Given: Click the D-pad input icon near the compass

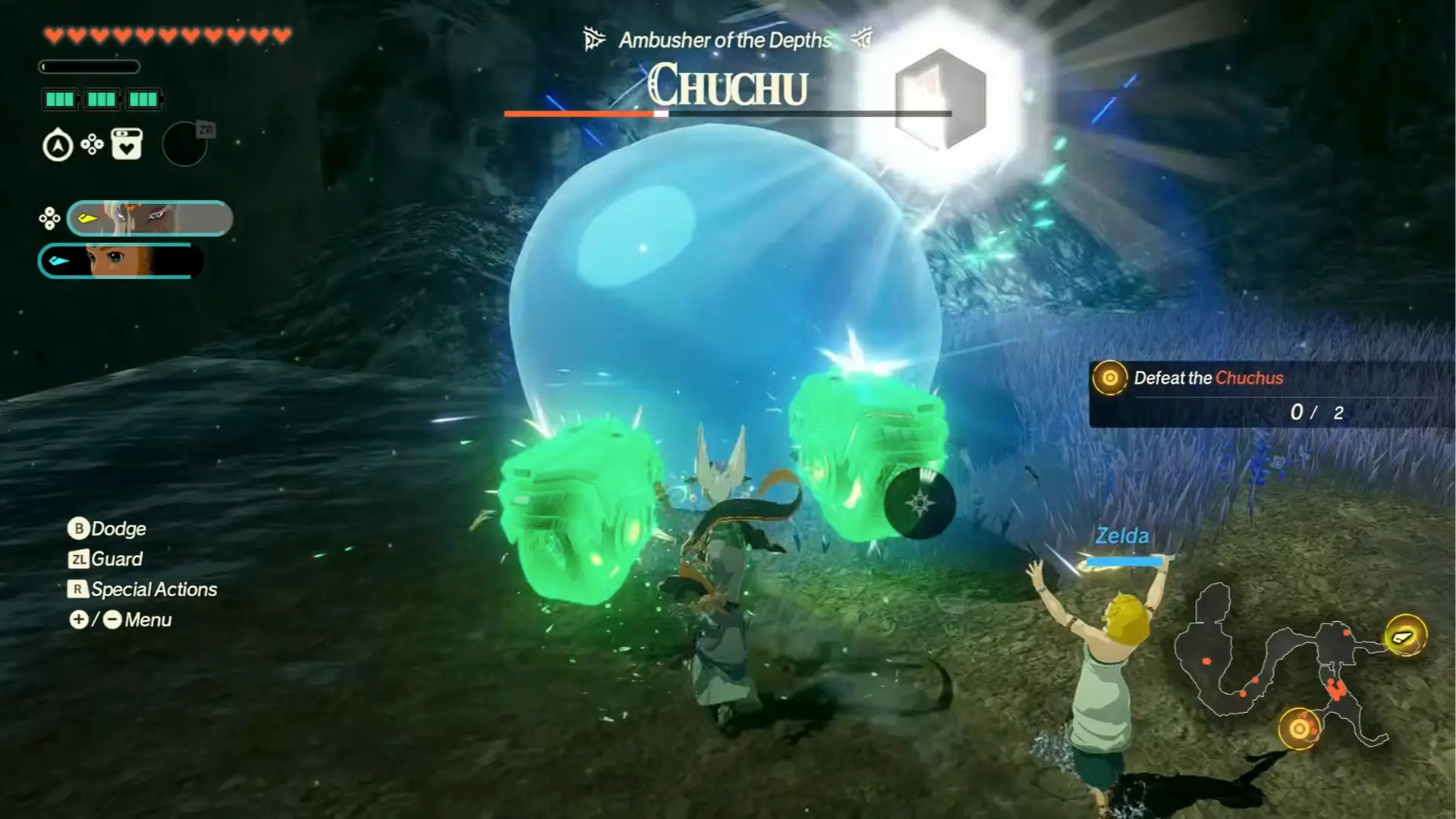Looking at the screenshot, I should point(91,144).
